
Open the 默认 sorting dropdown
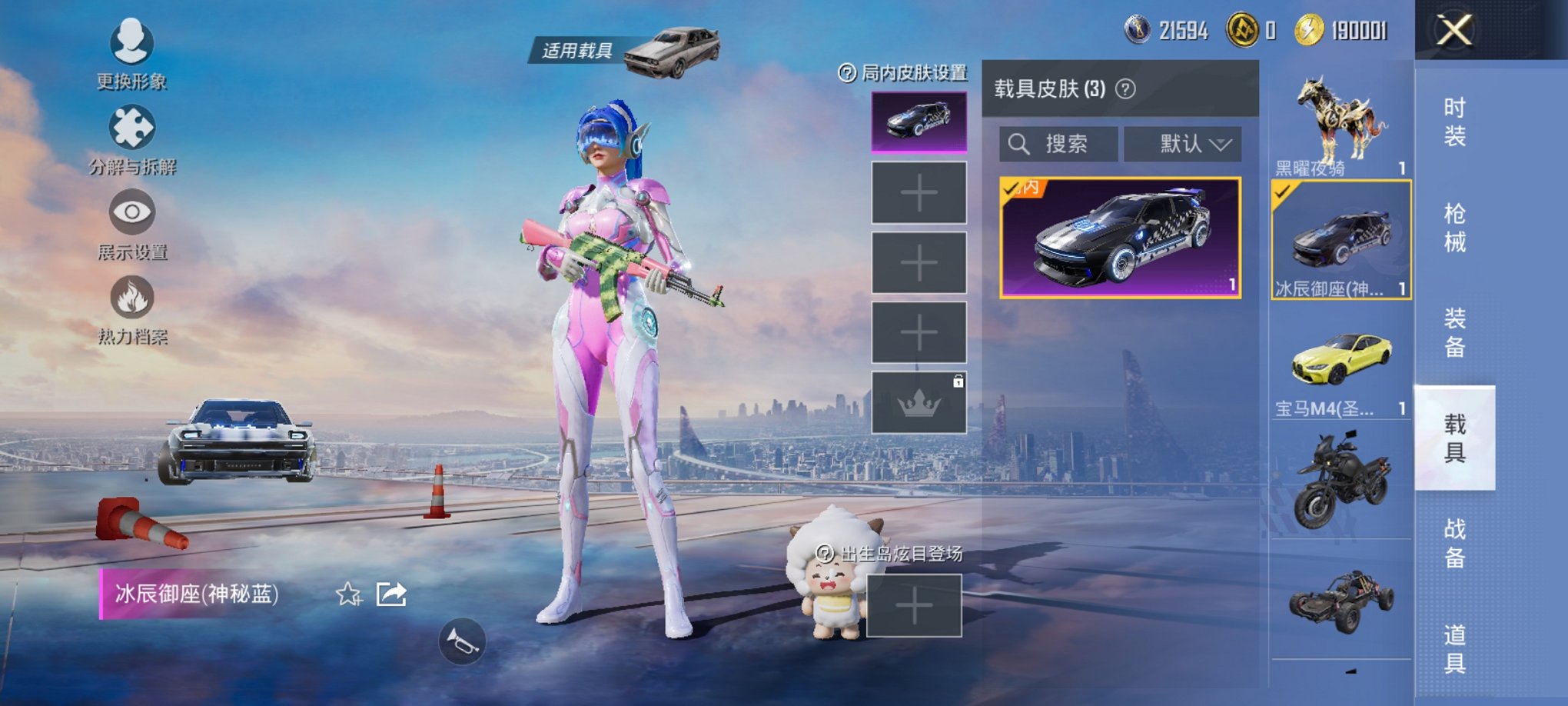[1182, 144]
